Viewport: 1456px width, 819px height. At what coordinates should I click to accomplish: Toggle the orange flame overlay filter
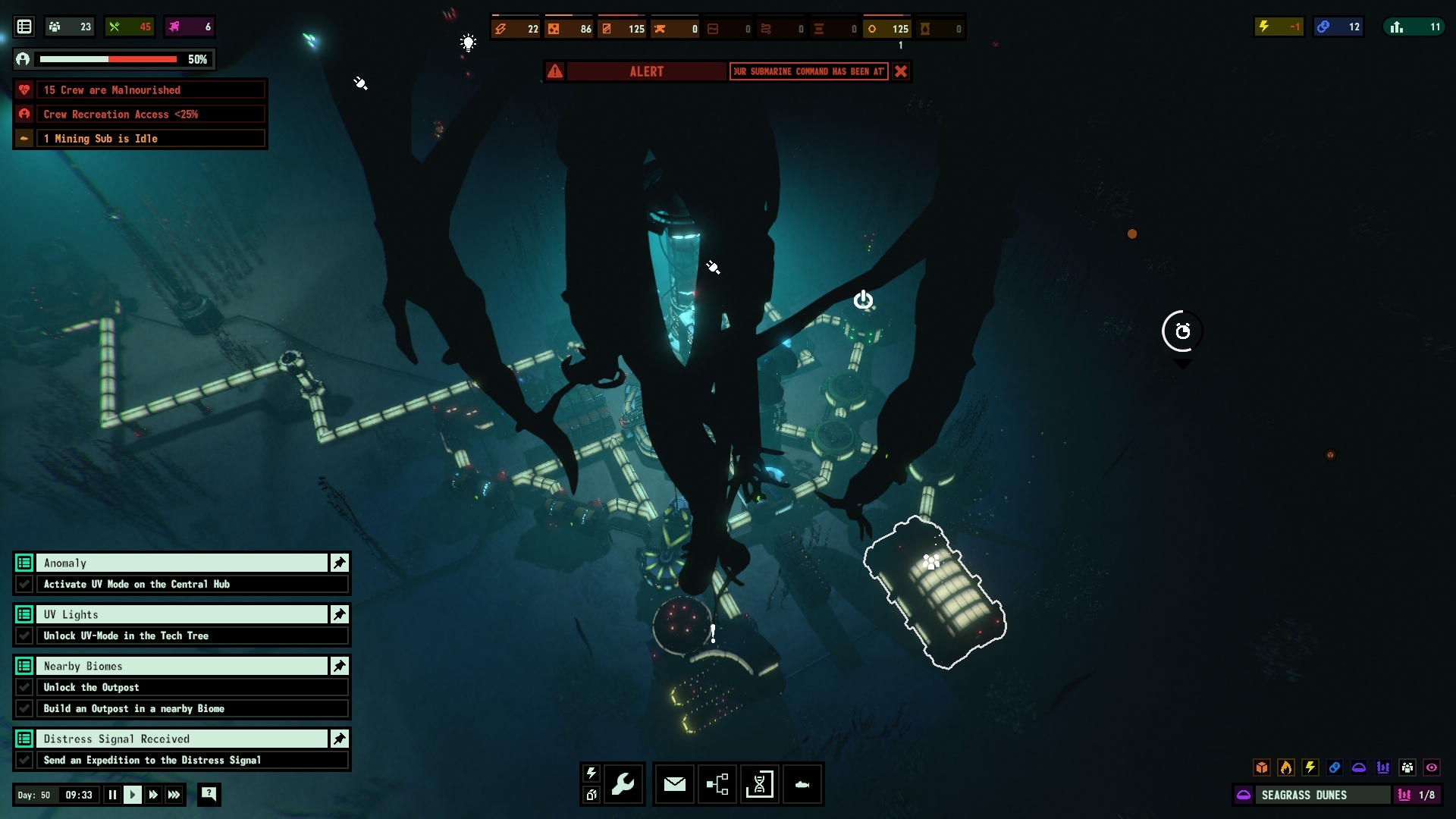click(x=1286, y=767)
